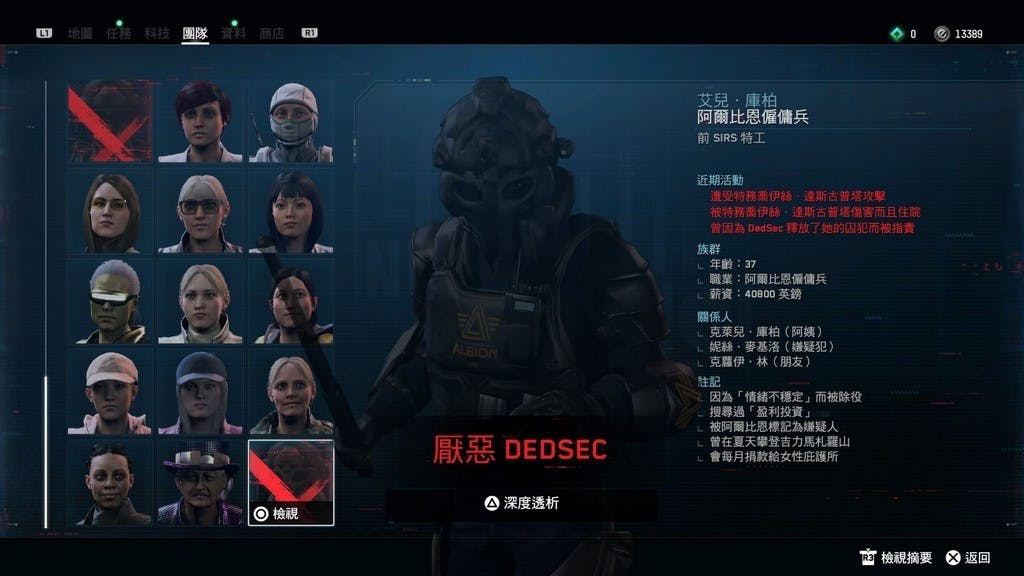Image resolution: width=1024 pixels, height=576 pixels.
Task: Go to the 科技 tab
Action: pyautogui.click(x=157, y=33)
